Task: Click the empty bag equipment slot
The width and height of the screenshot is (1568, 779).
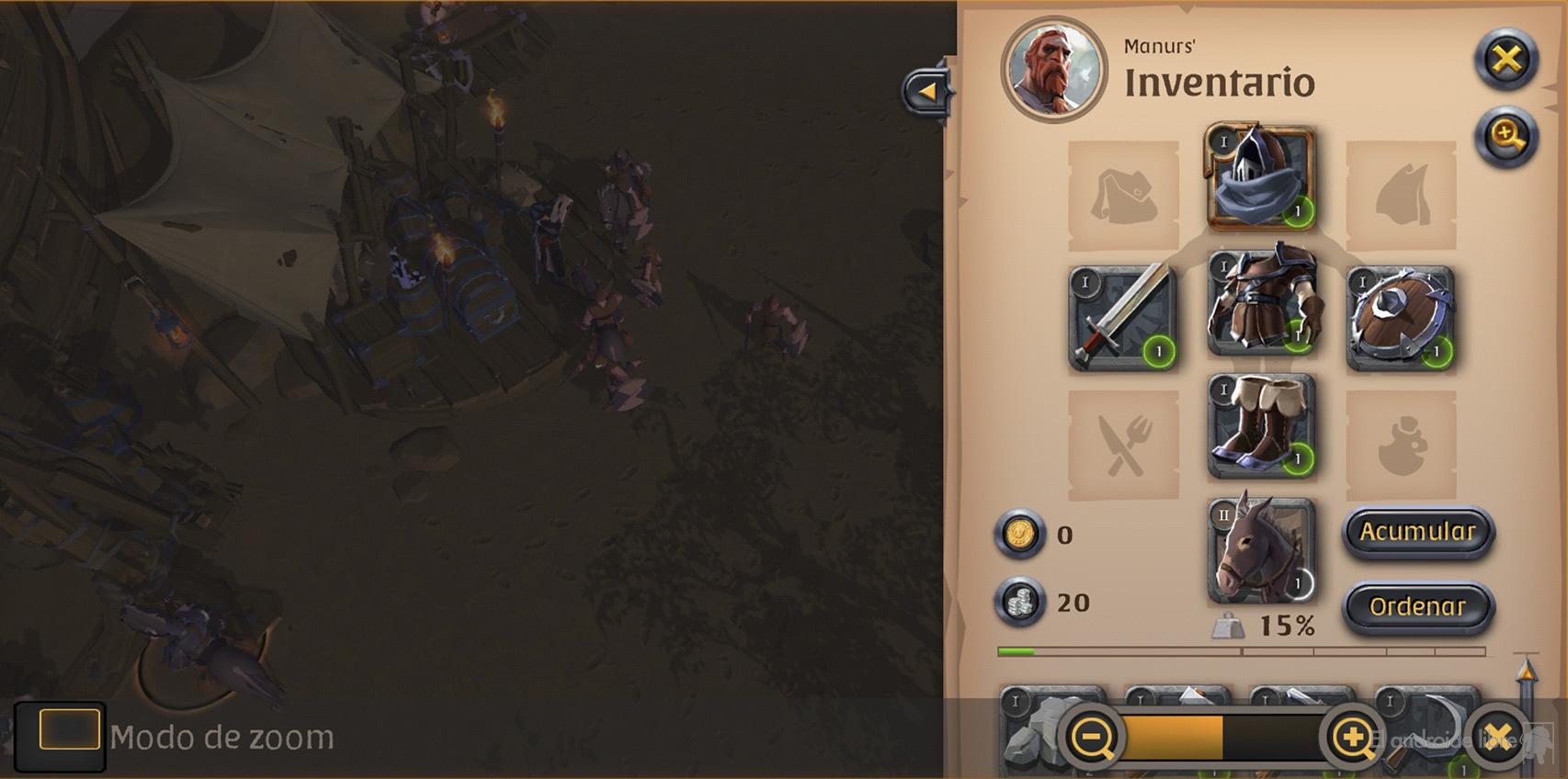Action: click(1121, 196)
